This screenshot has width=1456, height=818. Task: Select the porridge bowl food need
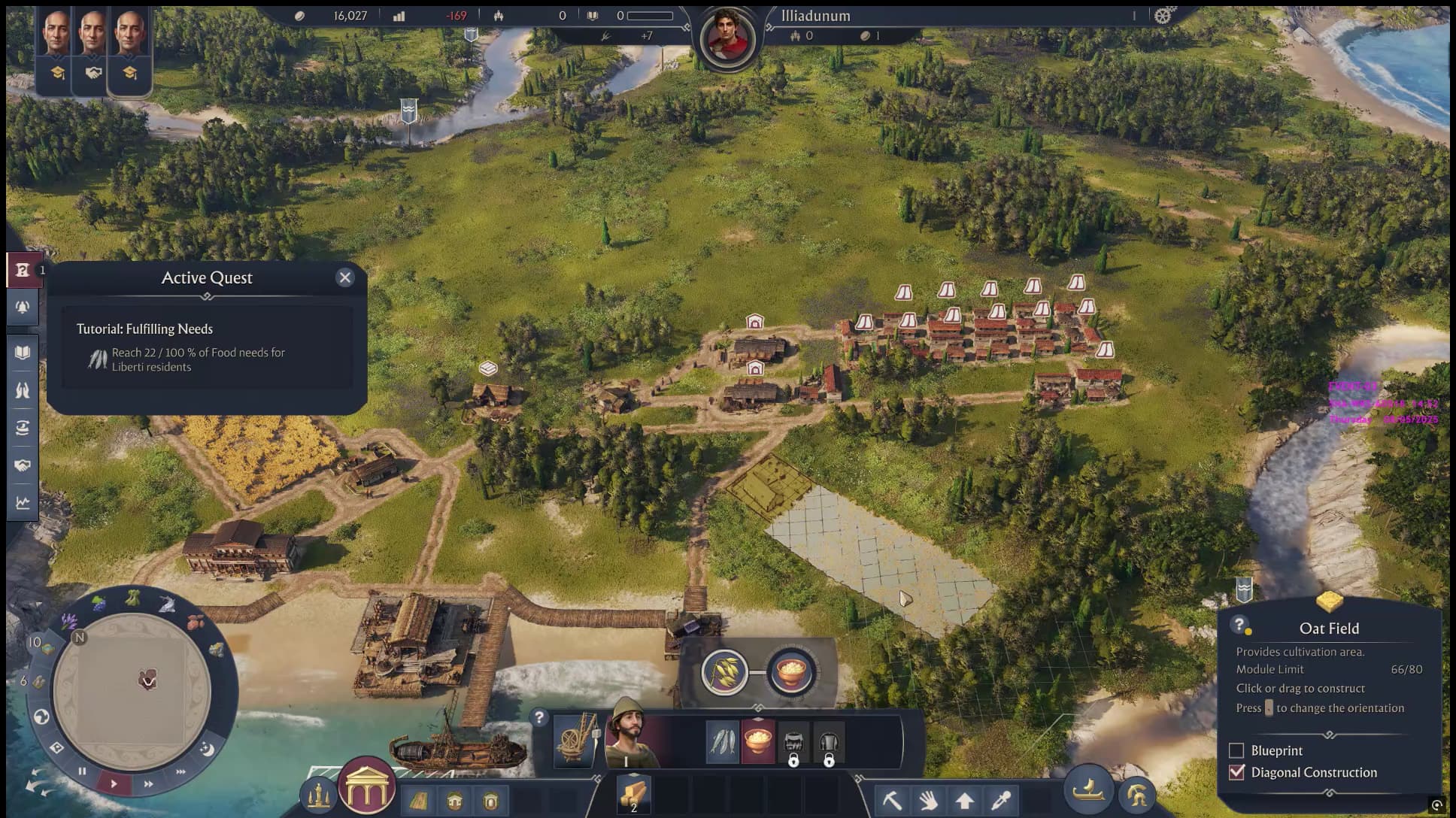coord(758,741)
